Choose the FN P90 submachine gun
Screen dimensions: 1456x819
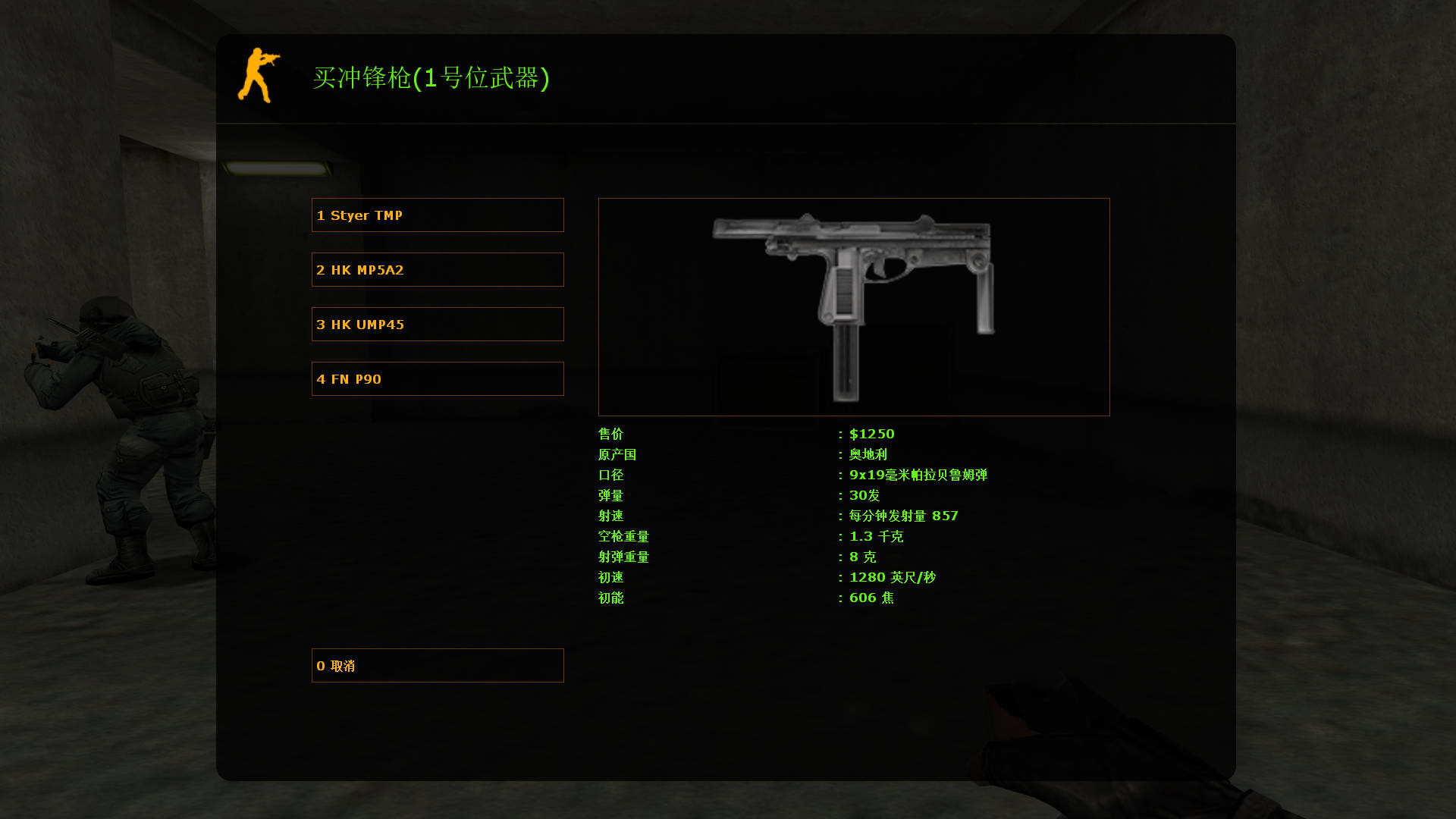click(437, 378)
